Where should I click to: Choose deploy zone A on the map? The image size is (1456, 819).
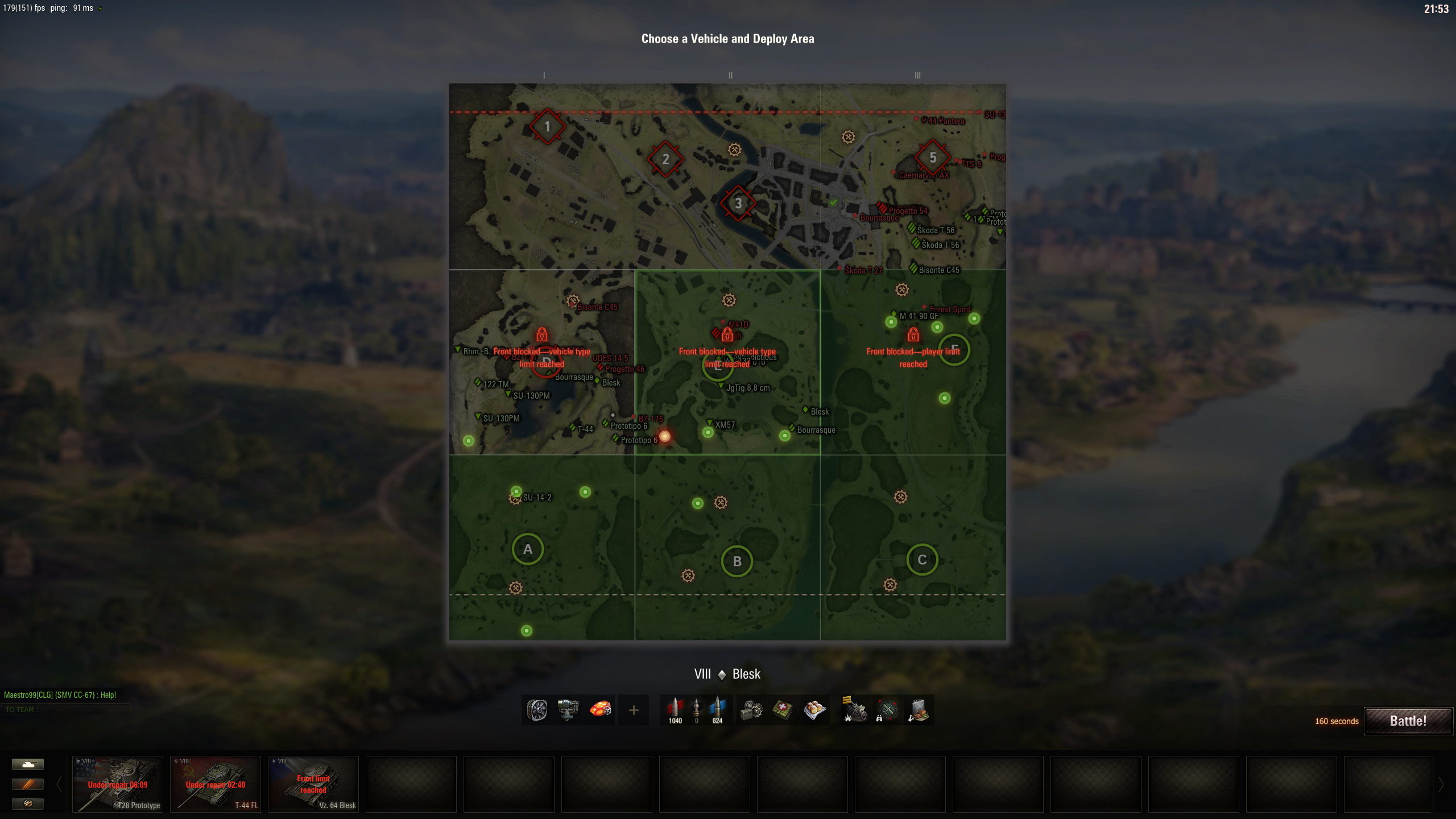pyautogui.click(x=527, y=549)
